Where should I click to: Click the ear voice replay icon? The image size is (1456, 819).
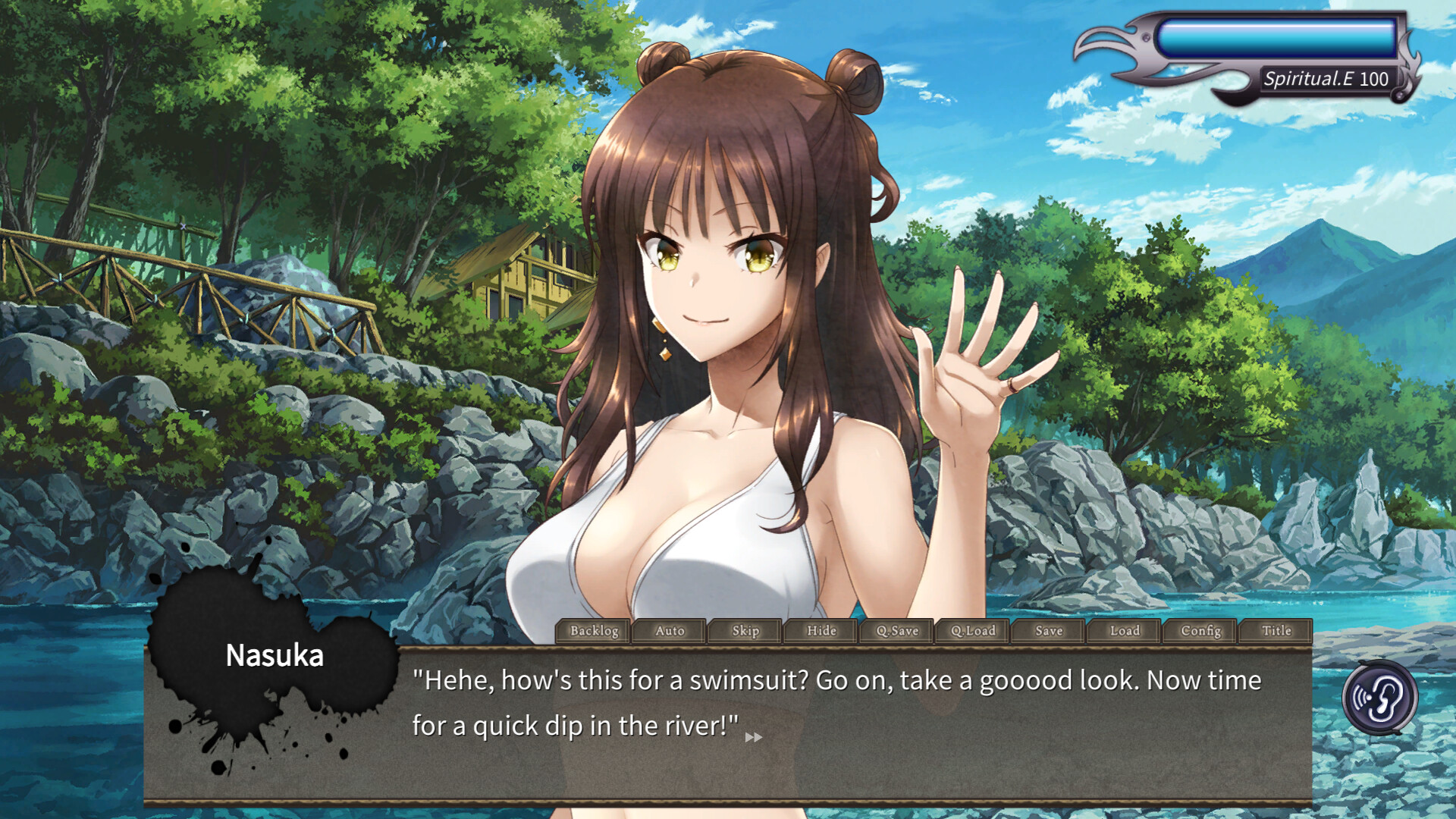1379,698
